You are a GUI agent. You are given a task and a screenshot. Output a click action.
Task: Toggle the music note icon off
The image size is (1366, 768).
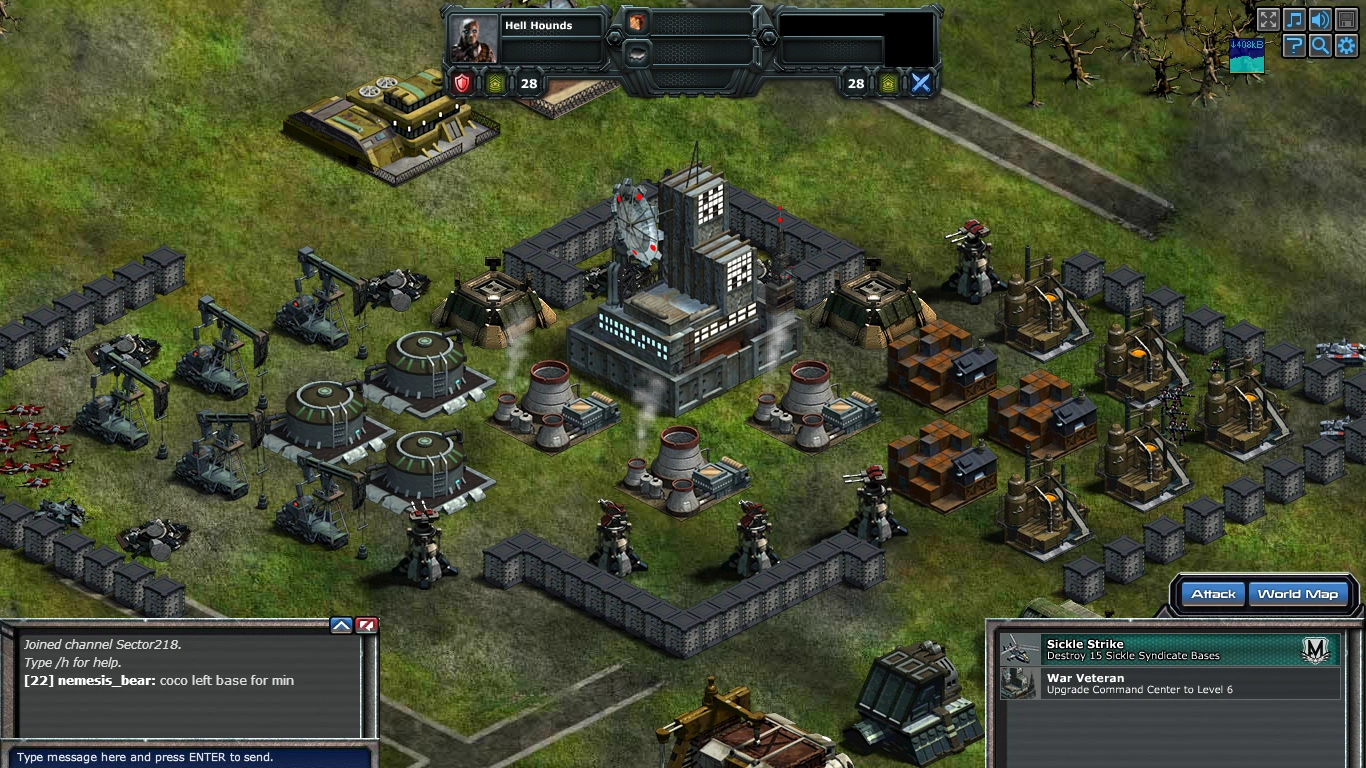1294,18
